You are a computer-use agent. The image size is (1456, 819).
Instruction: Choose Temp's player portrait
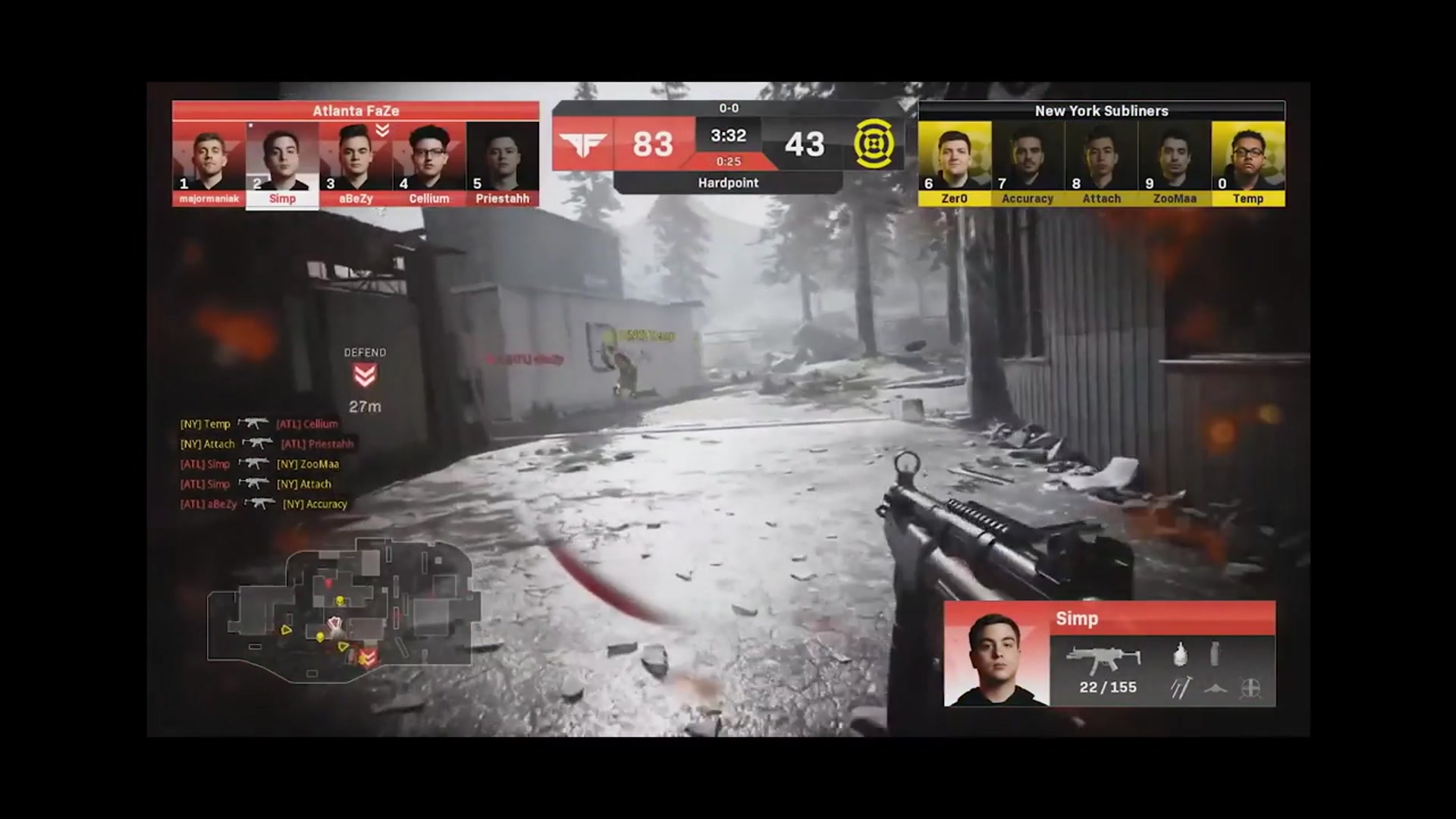pos(1247,157)
